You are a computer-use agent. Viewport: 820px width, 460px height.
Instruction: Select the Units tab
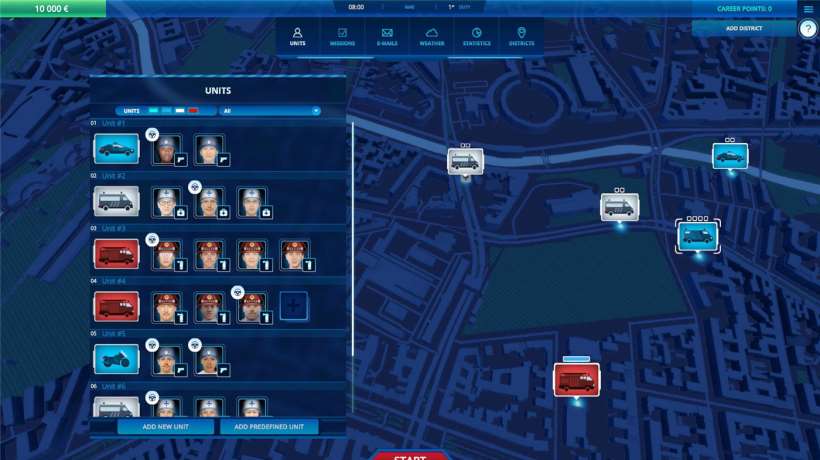[x=297, y=36]
